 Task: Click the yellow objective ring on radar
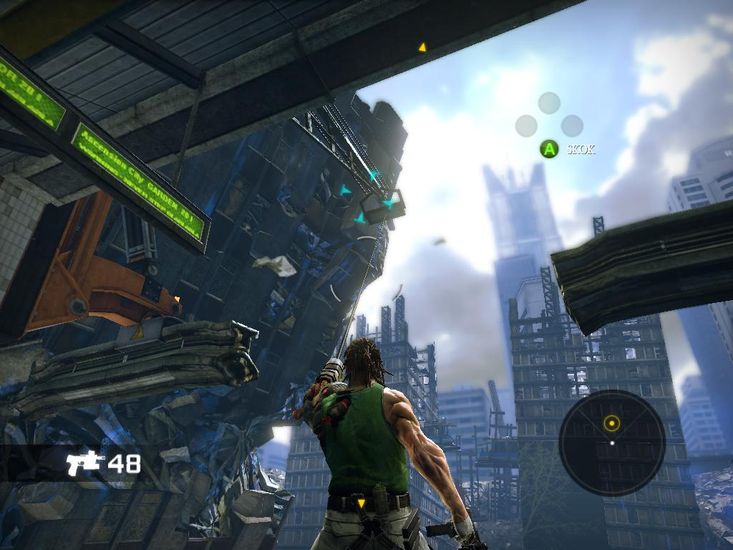click(612, 423)
